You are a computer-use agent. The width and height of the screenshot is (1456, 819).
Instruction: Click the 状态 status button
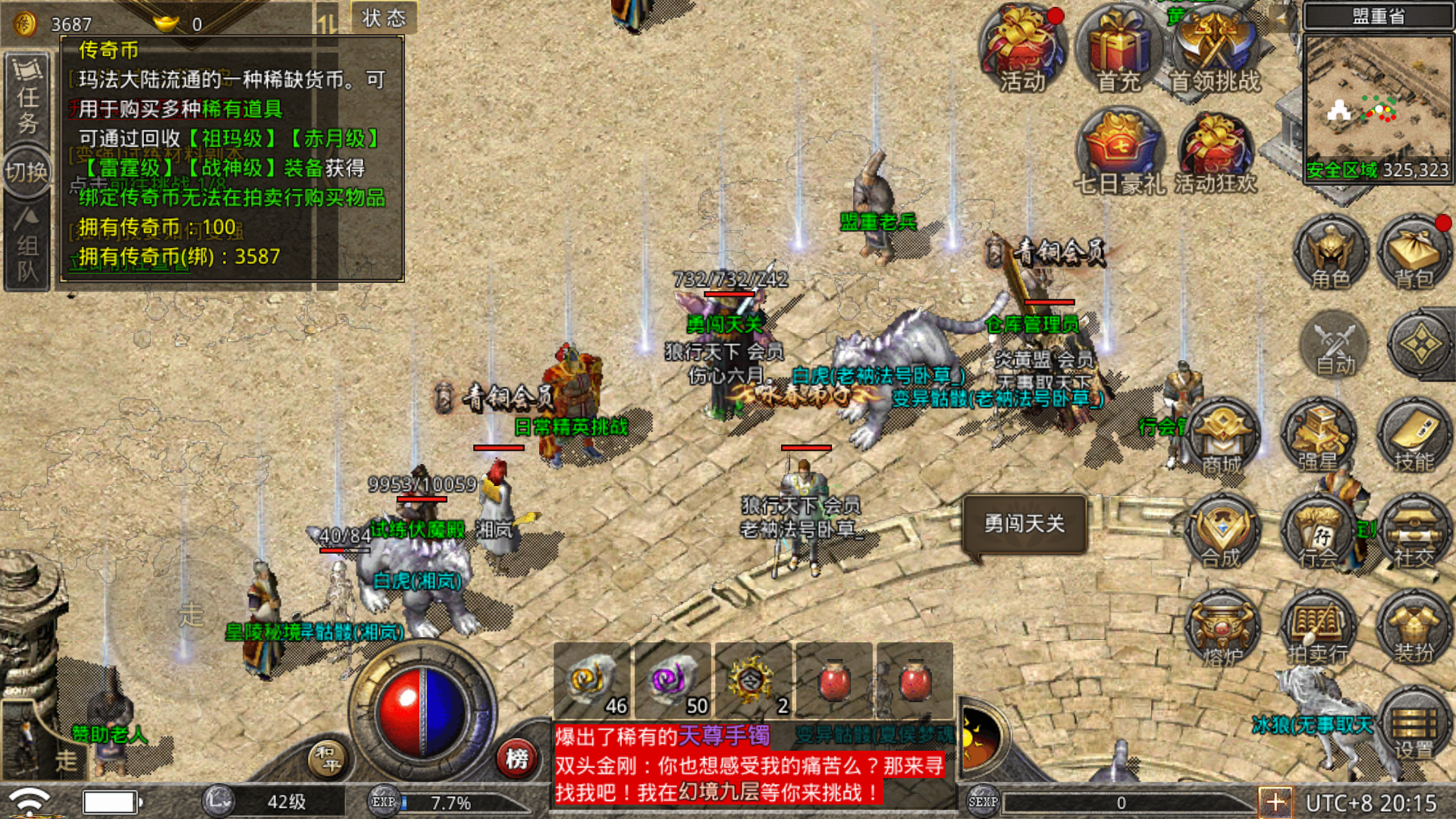tap(384, 18)
